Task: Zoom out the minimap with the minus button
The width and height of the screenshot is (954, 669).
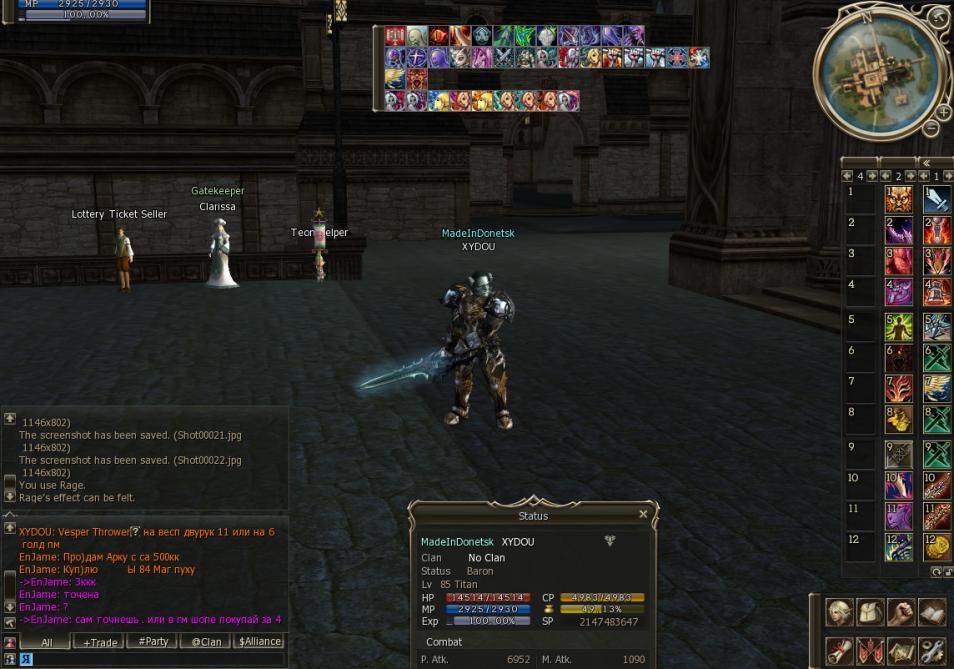Action: coord(931,128)
